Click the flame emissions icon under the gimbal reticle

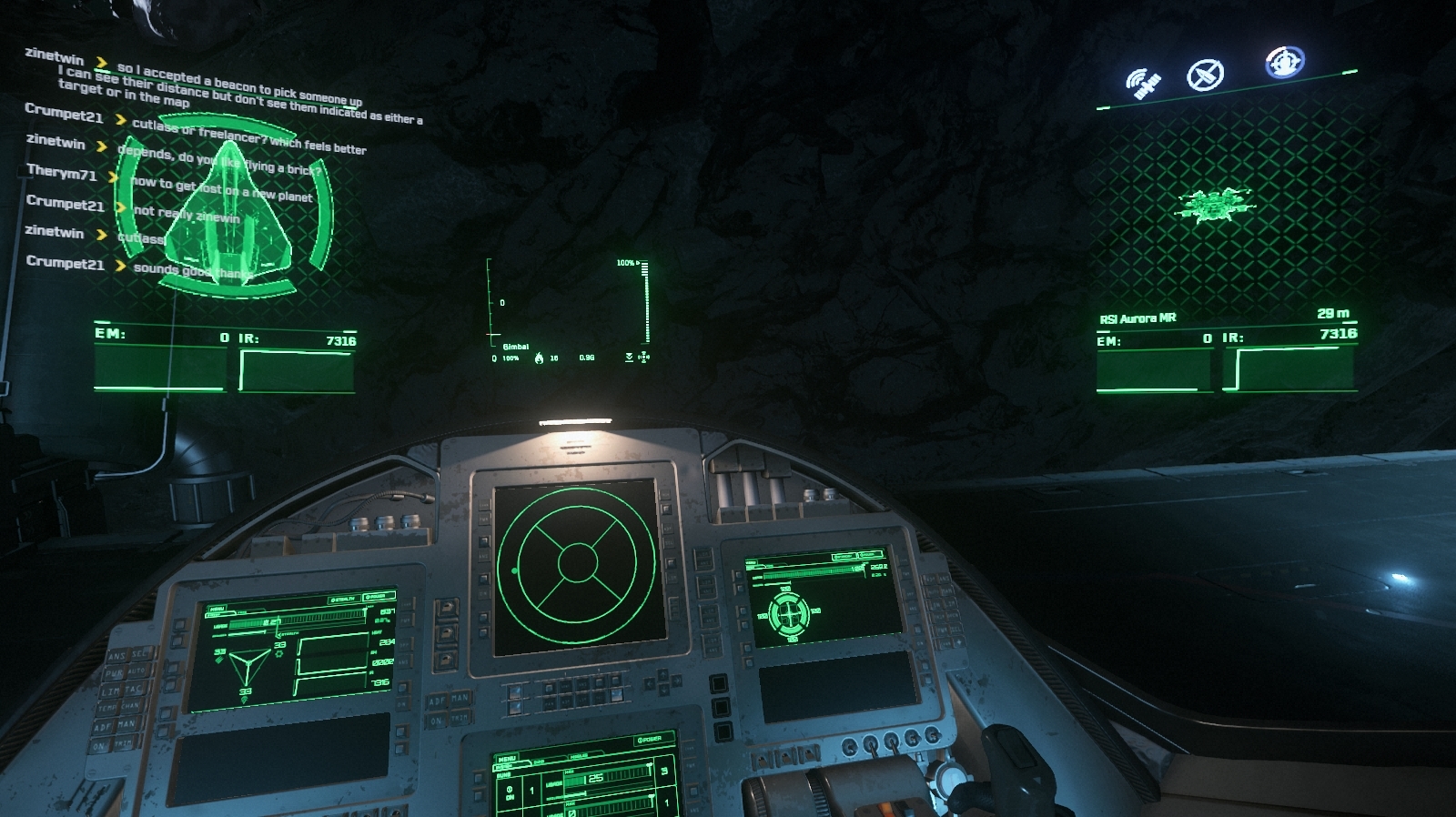pos(539,358)
